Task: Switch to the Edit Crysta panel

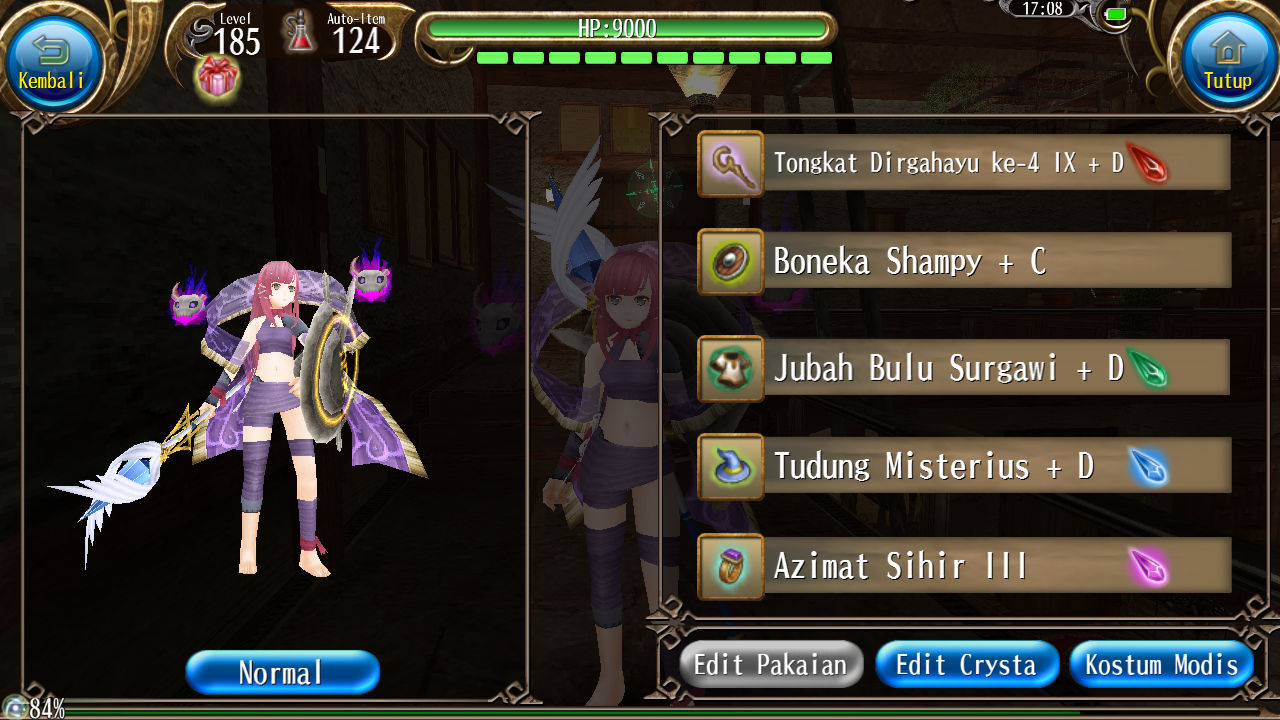Action: (x=966, y=663)
